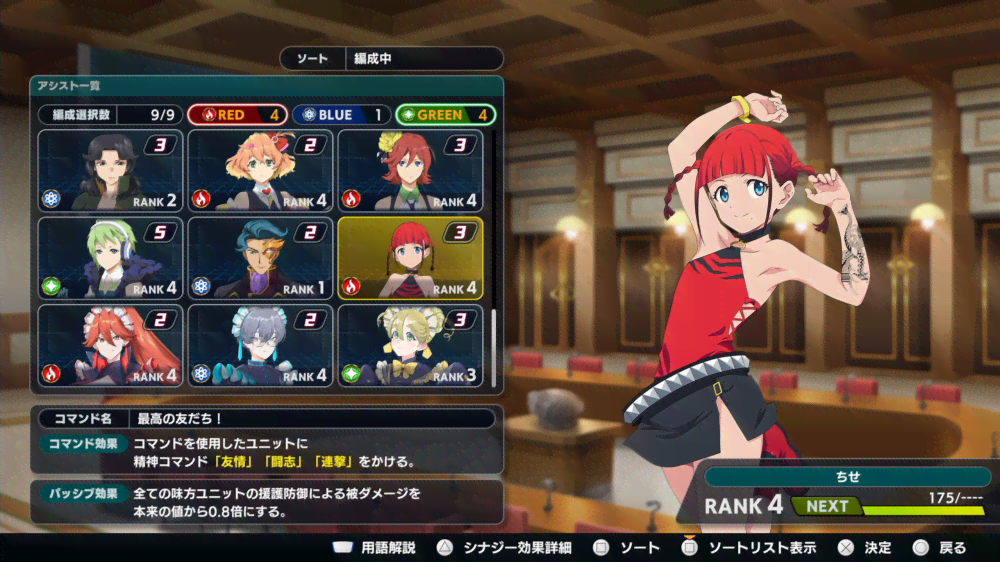Choose the blonde assist with yellow bow, Rank 3
Image resolution: width=1000 pixels, height=562 pixels.
point(410,346)
